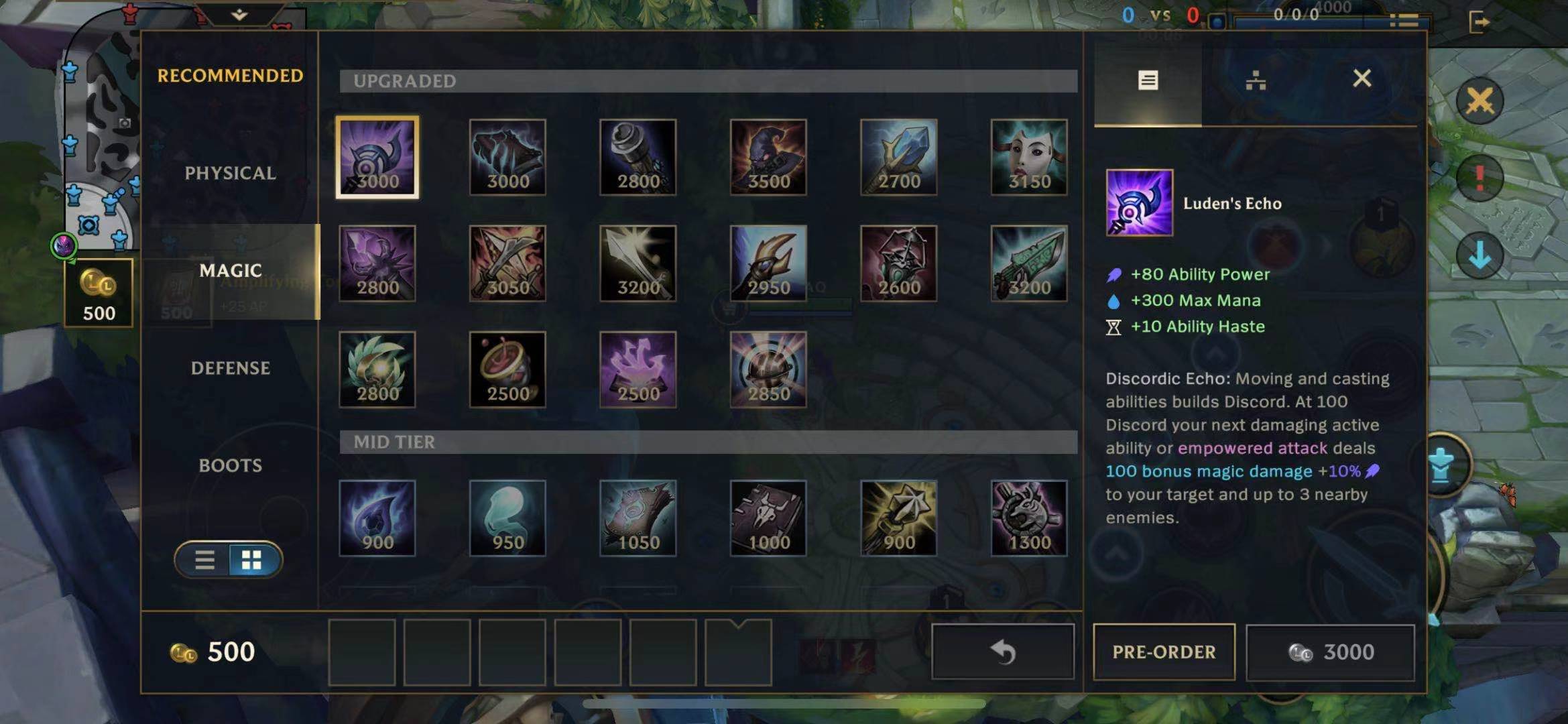Choose the 3500 gold wizard hat item
Viewport: 1568px width, 724px height.
tap(768, 158)
